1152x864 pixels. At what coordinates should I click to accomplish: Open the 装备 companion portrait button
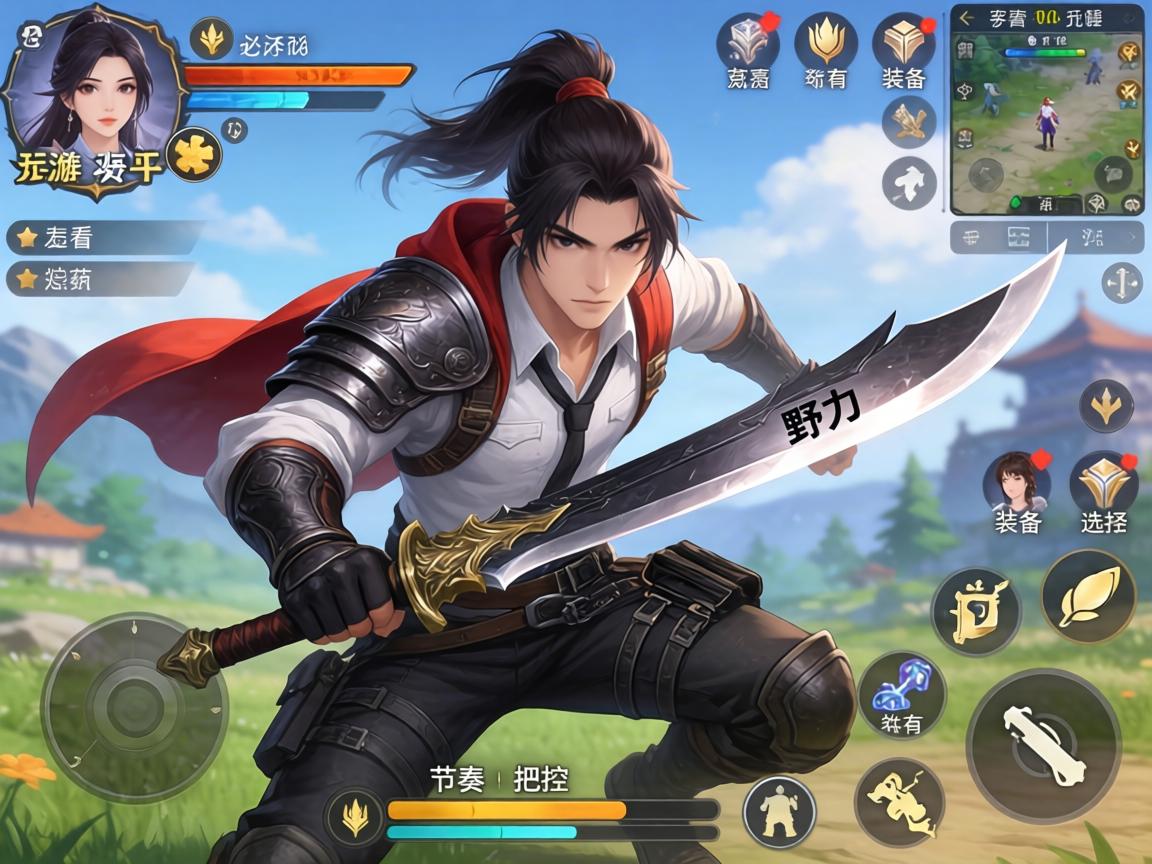click(1017, 484)
